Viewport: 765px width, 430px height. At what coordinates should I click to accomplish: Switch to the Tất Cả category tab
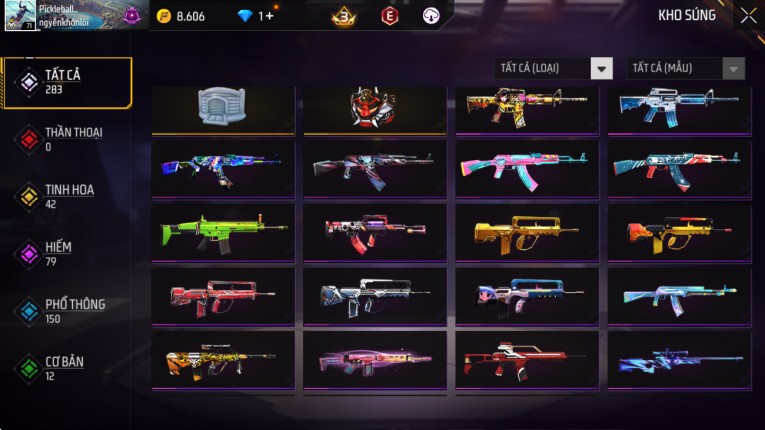click(67, 82)
